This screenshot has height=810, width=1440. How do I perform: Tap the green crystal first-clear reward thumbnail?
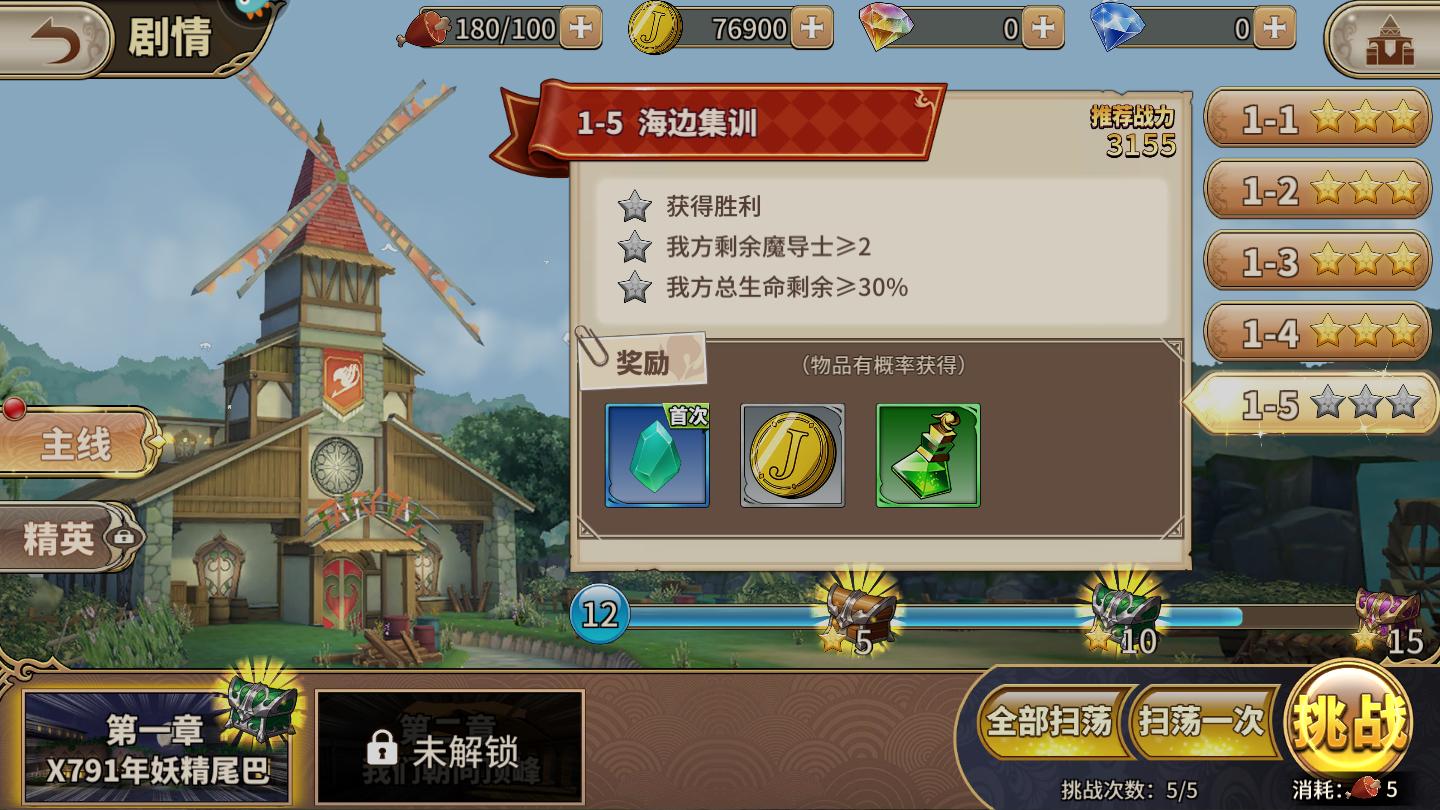657,456
